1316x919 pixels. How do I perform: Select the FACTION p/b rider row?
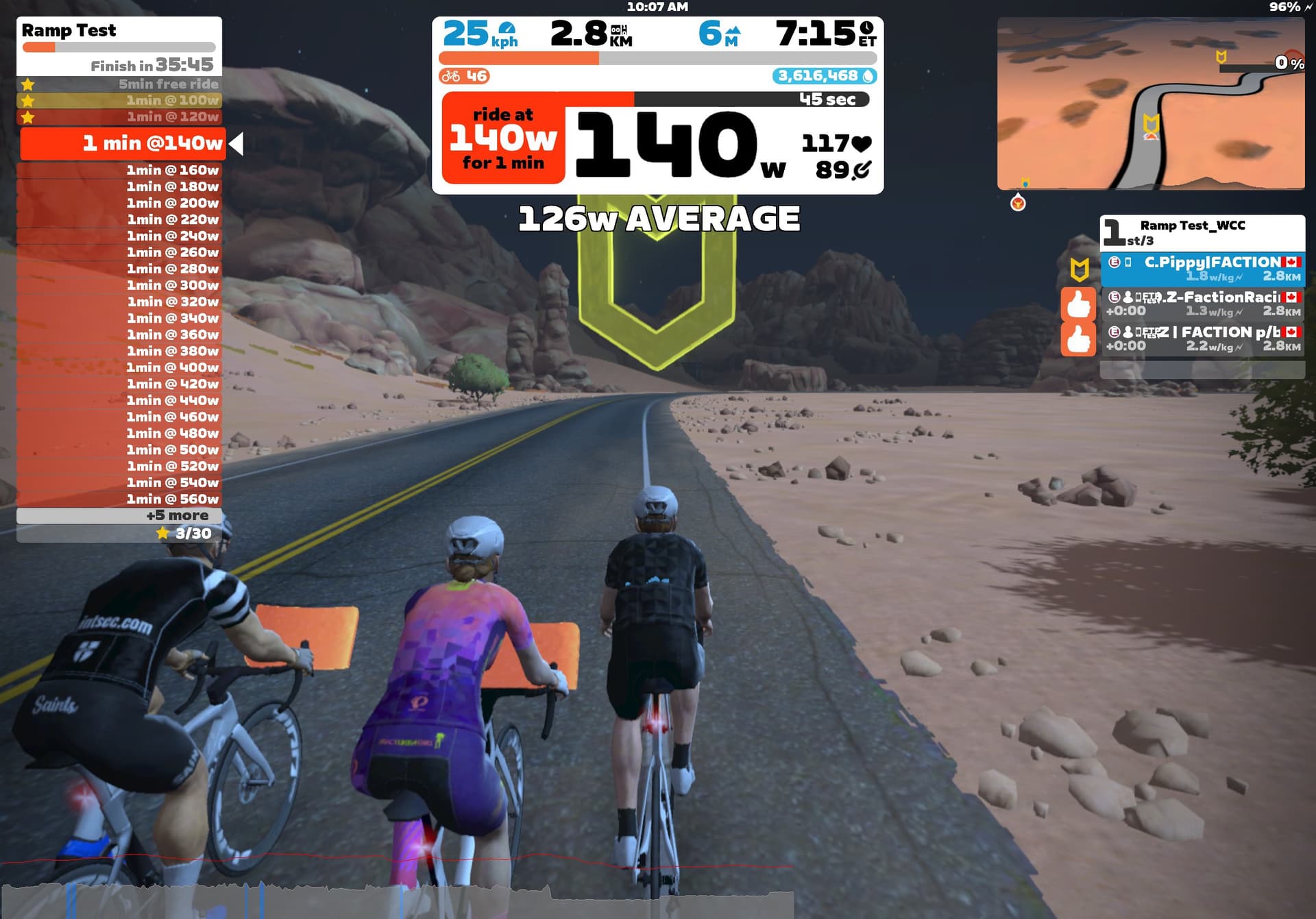pos(1202,339)
